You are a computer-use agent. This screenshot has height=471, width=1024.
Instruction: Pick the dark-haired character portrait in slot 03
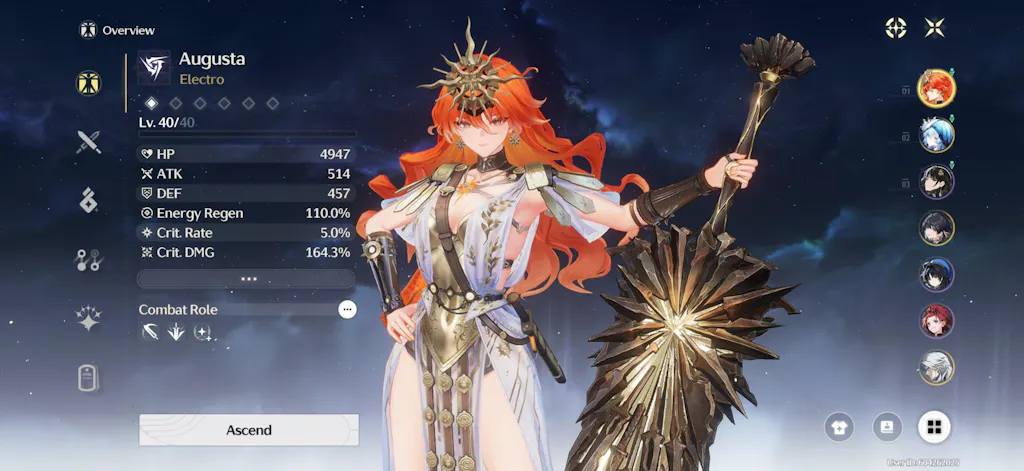coord(937,181)
